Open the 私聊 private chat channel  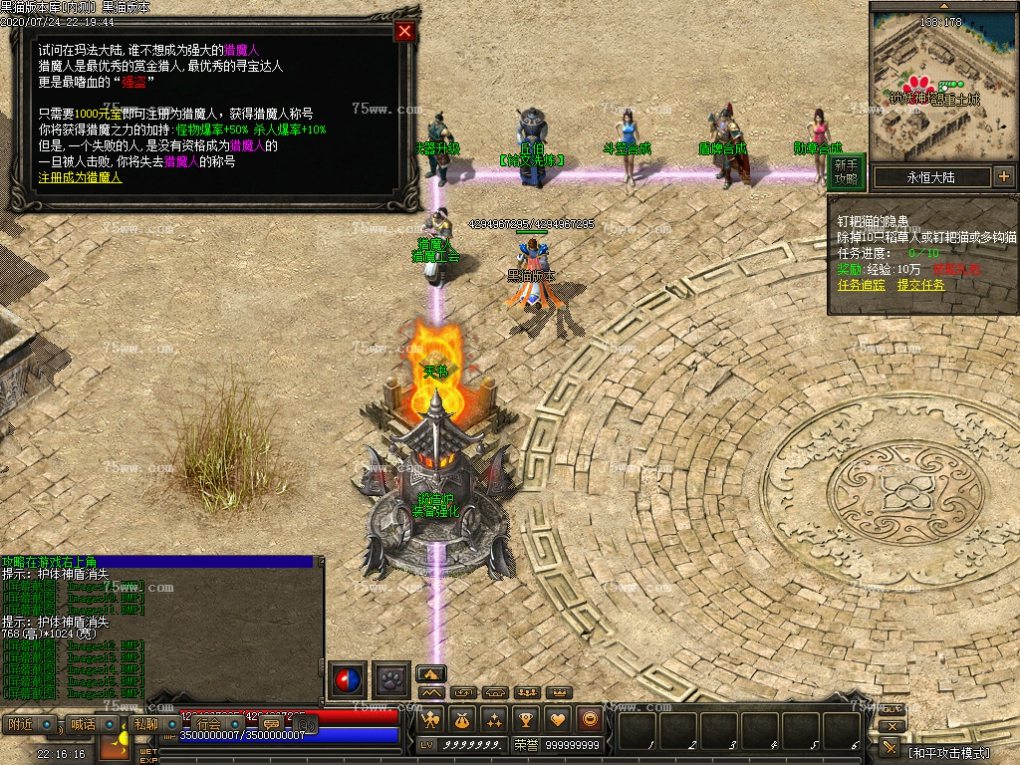(x=145, y=724)
